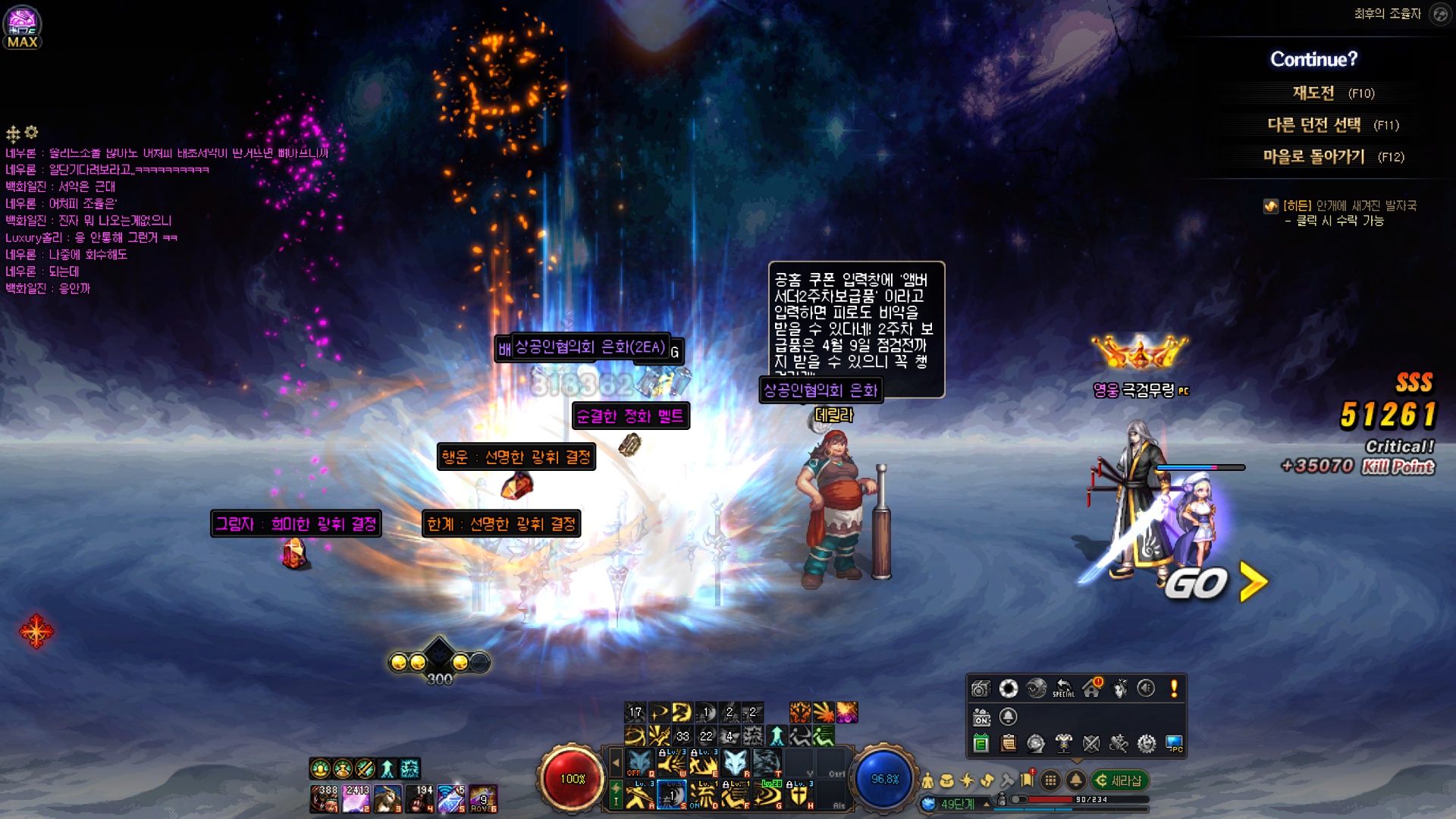Use the blue potion in quickslot 5

451,799
